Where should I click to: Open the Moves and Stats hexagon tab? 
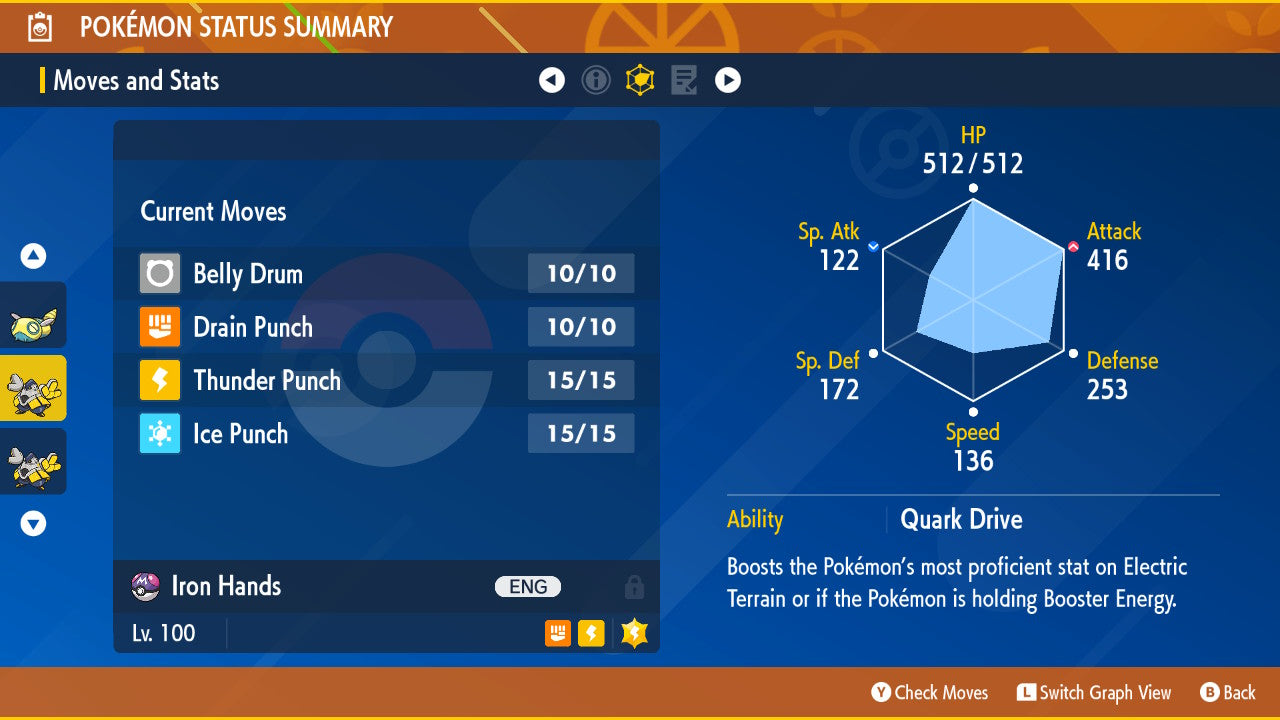pyautogui.click(x=640, y=80)
